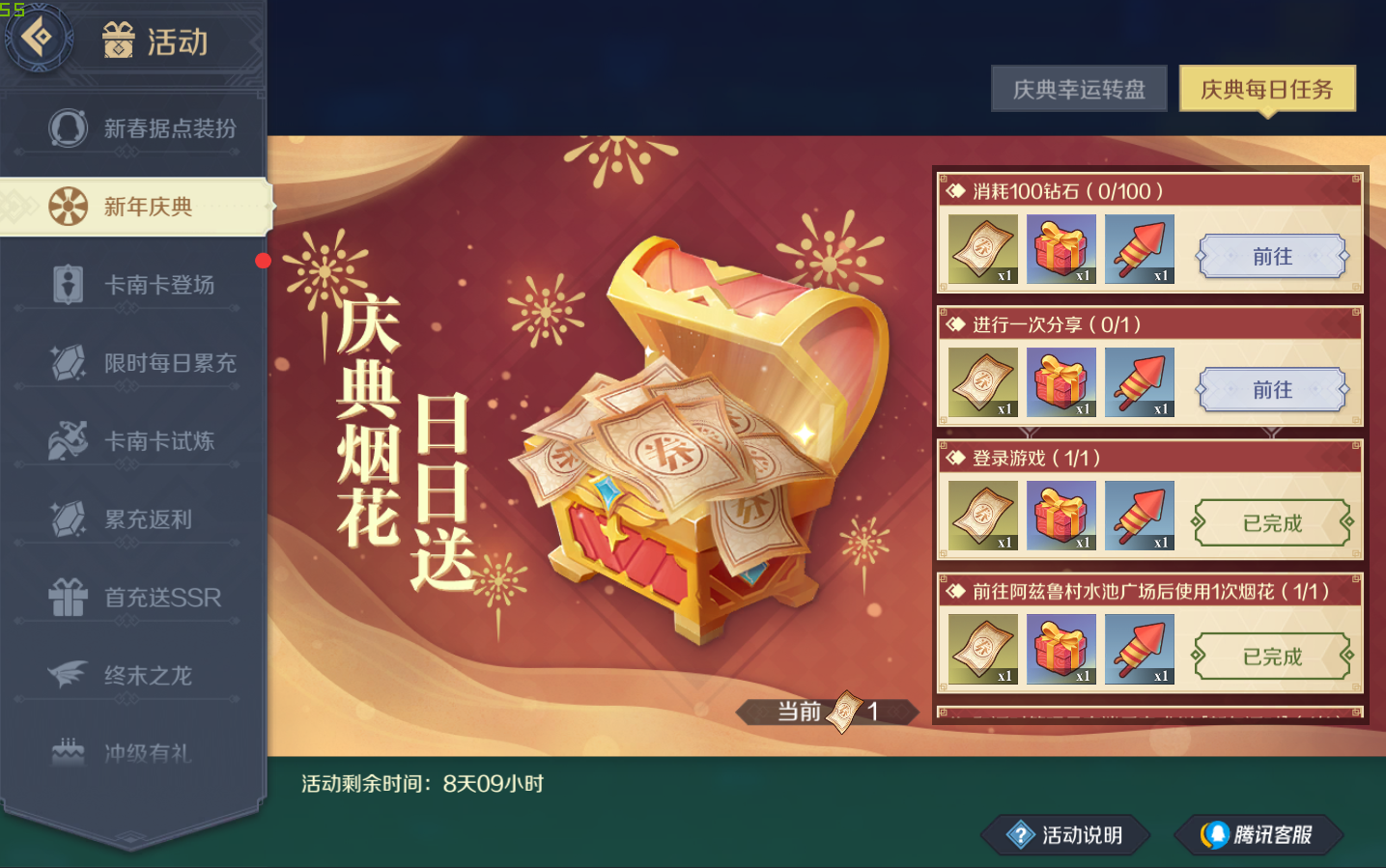Screen dimensions: 1386x868
Task: Click the 已完成 button for 登录游戏
Action: pyautogui.click(x=1272, y=522)
